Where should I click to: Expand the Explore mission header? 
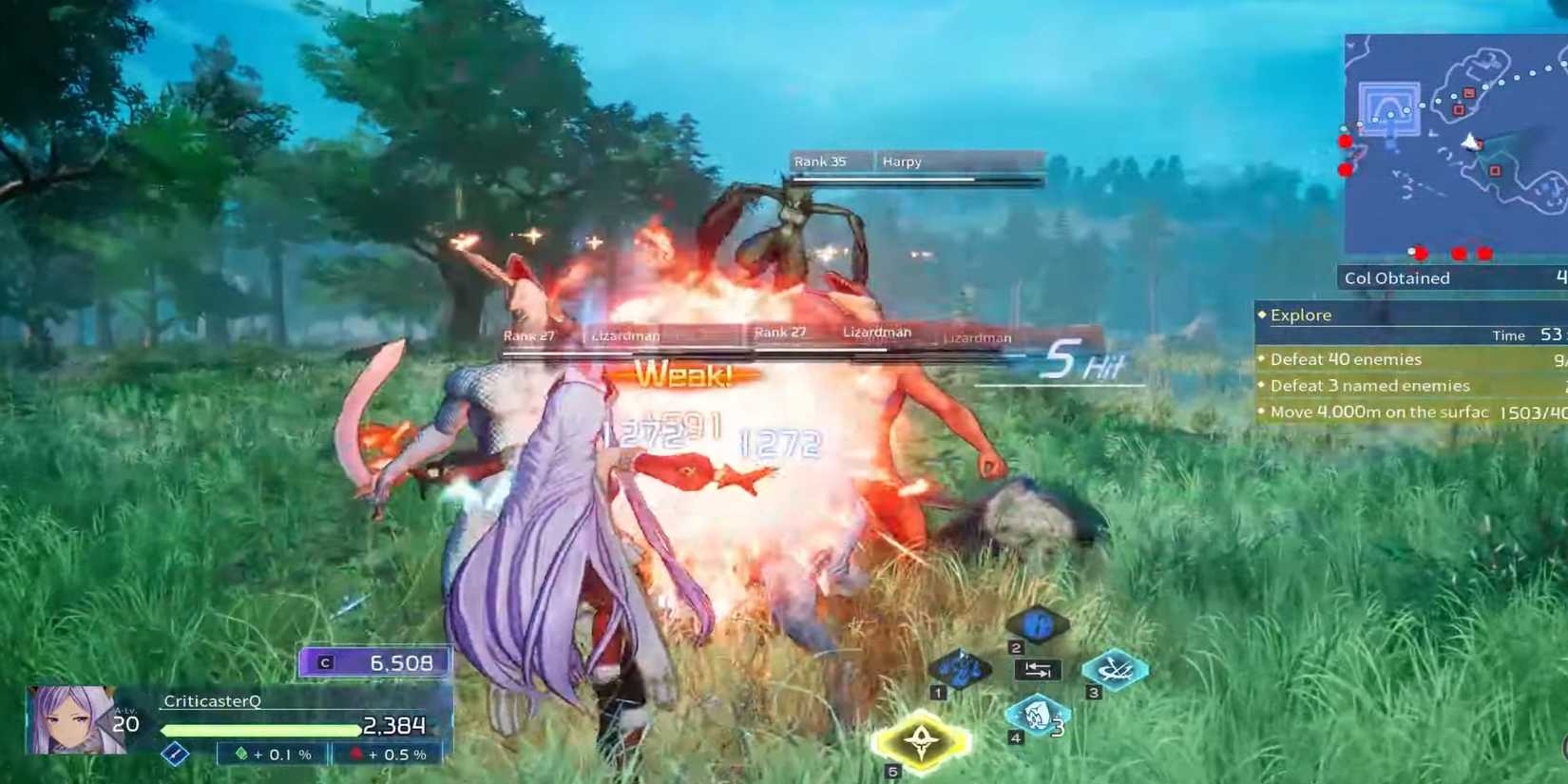(x=1301, y=314)
